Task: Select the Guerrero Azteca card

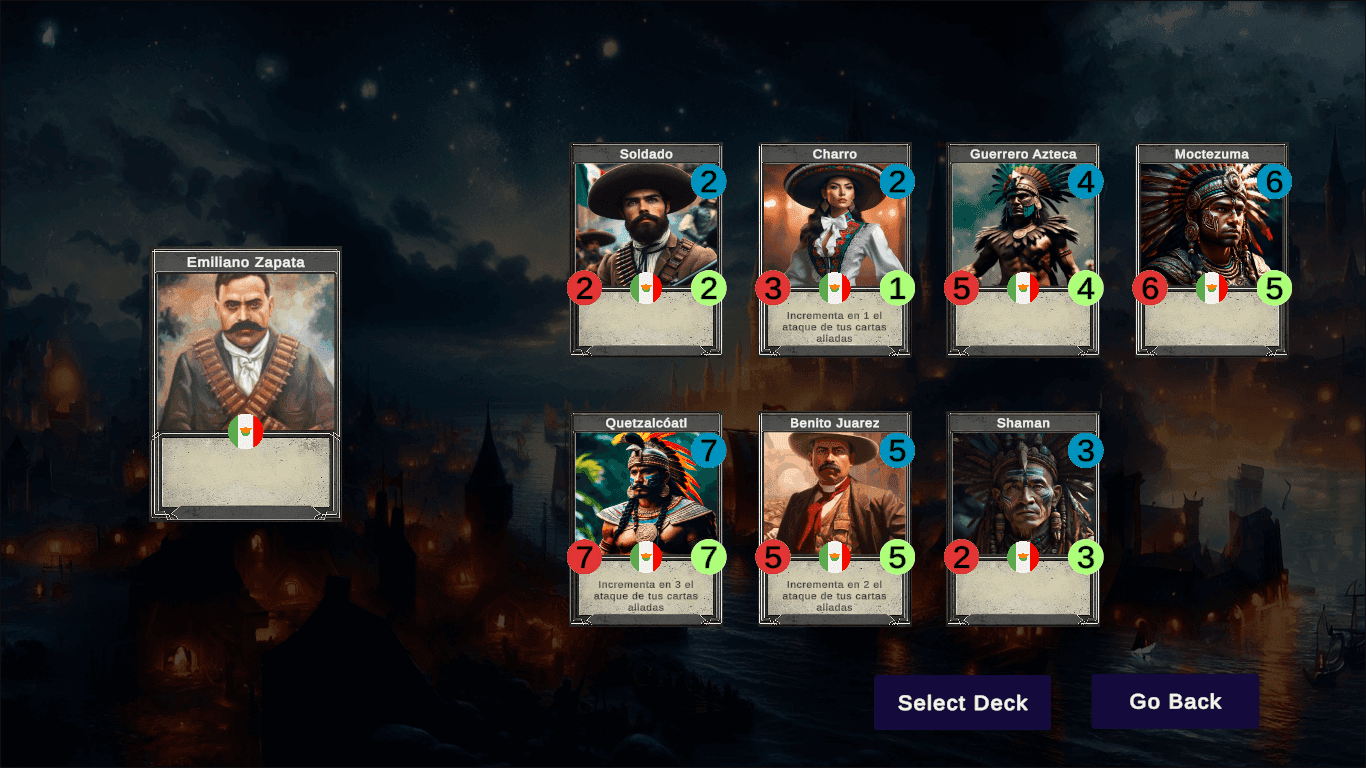Action: click(1023, 249)
